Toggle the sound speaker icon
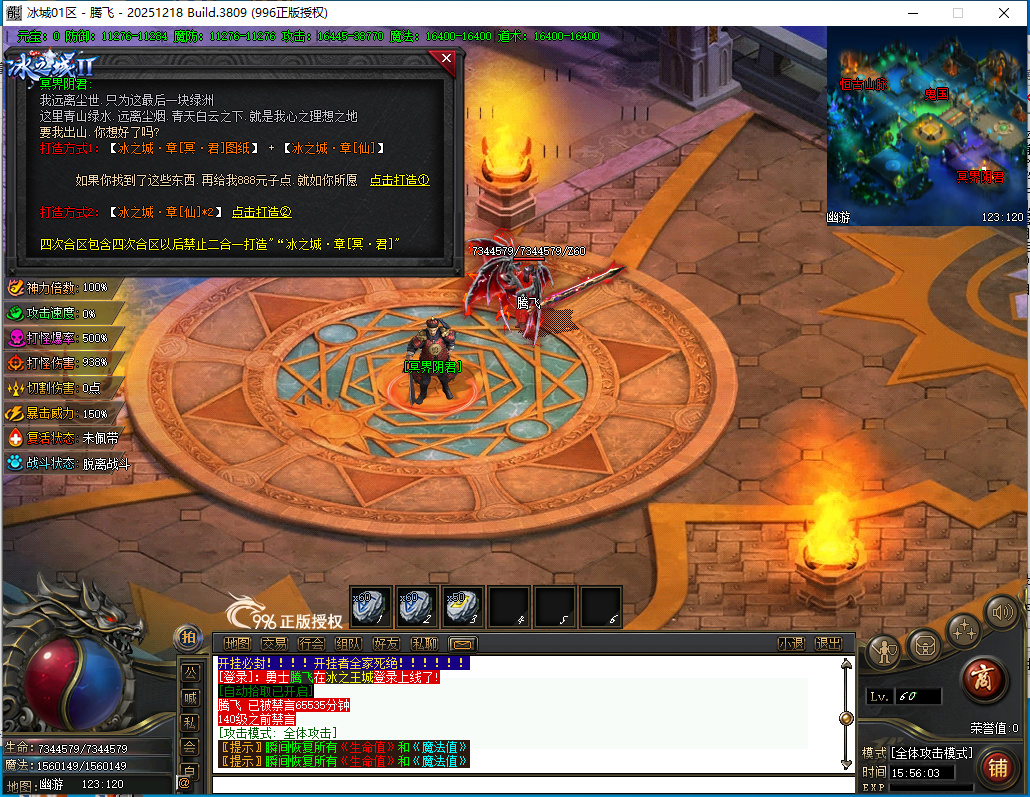Screen dimensions: 1030x797 click(1002, 611)
